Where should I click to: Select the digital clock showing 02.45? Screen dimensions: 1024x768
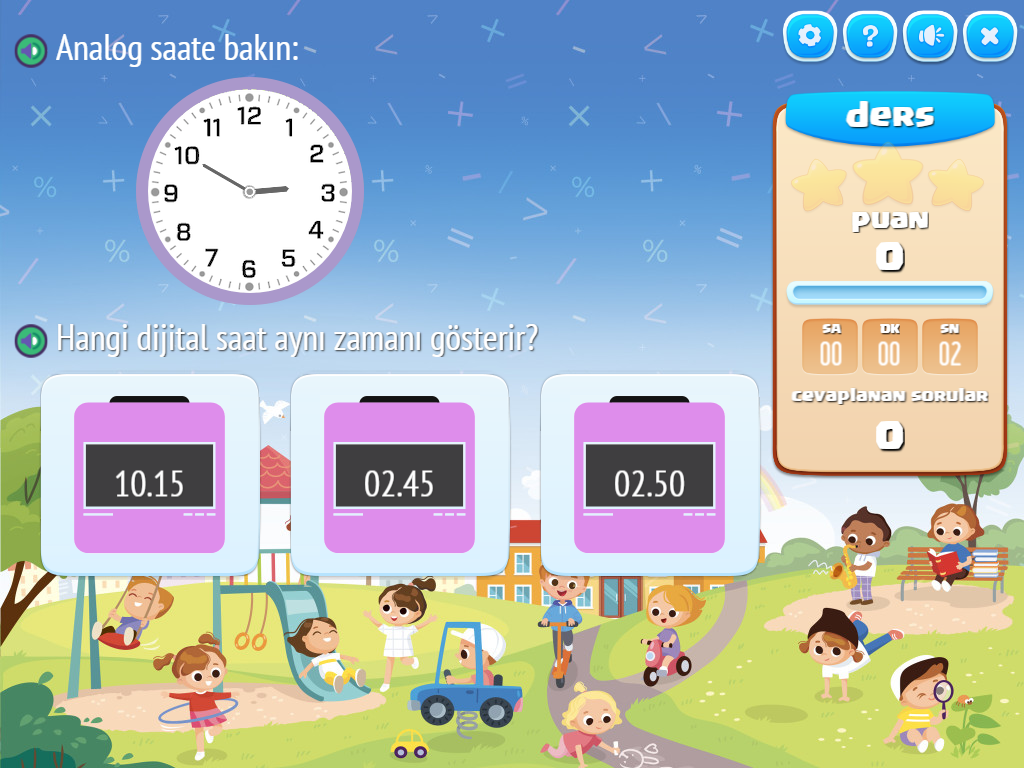tap(399, 476)
